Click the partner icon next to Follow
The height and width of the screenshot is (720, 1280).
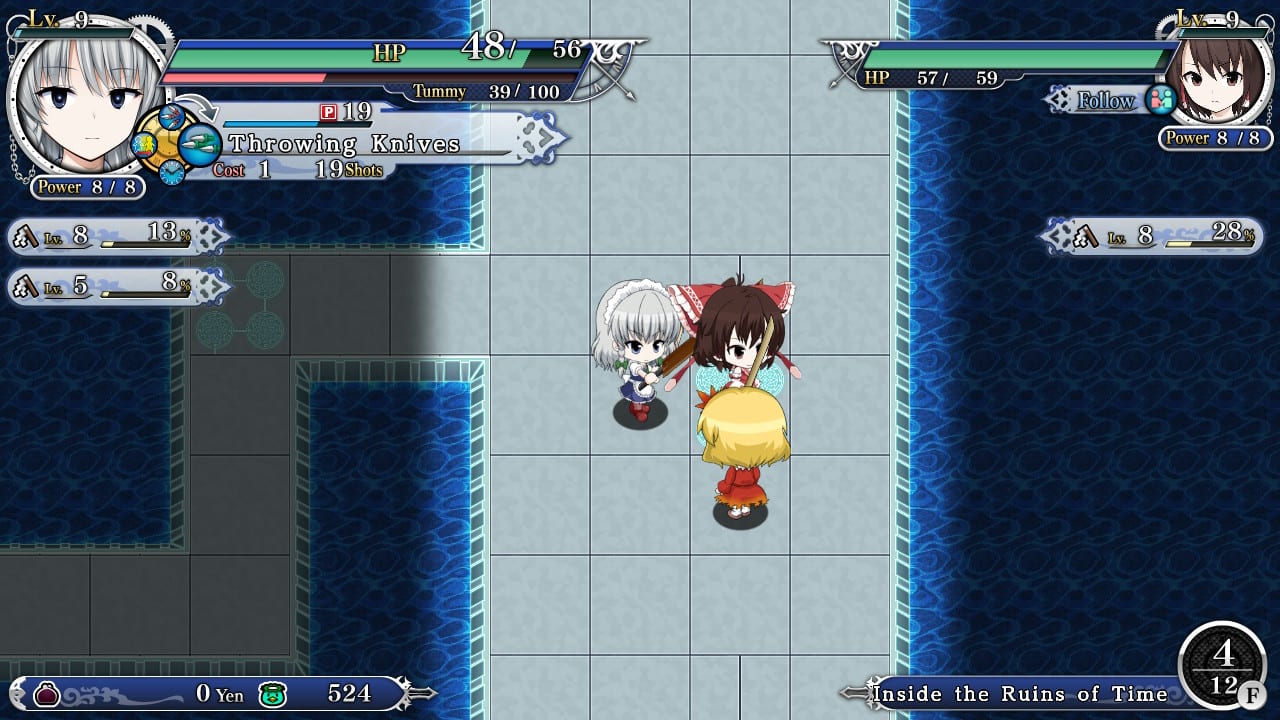[x=1162, y=100]
